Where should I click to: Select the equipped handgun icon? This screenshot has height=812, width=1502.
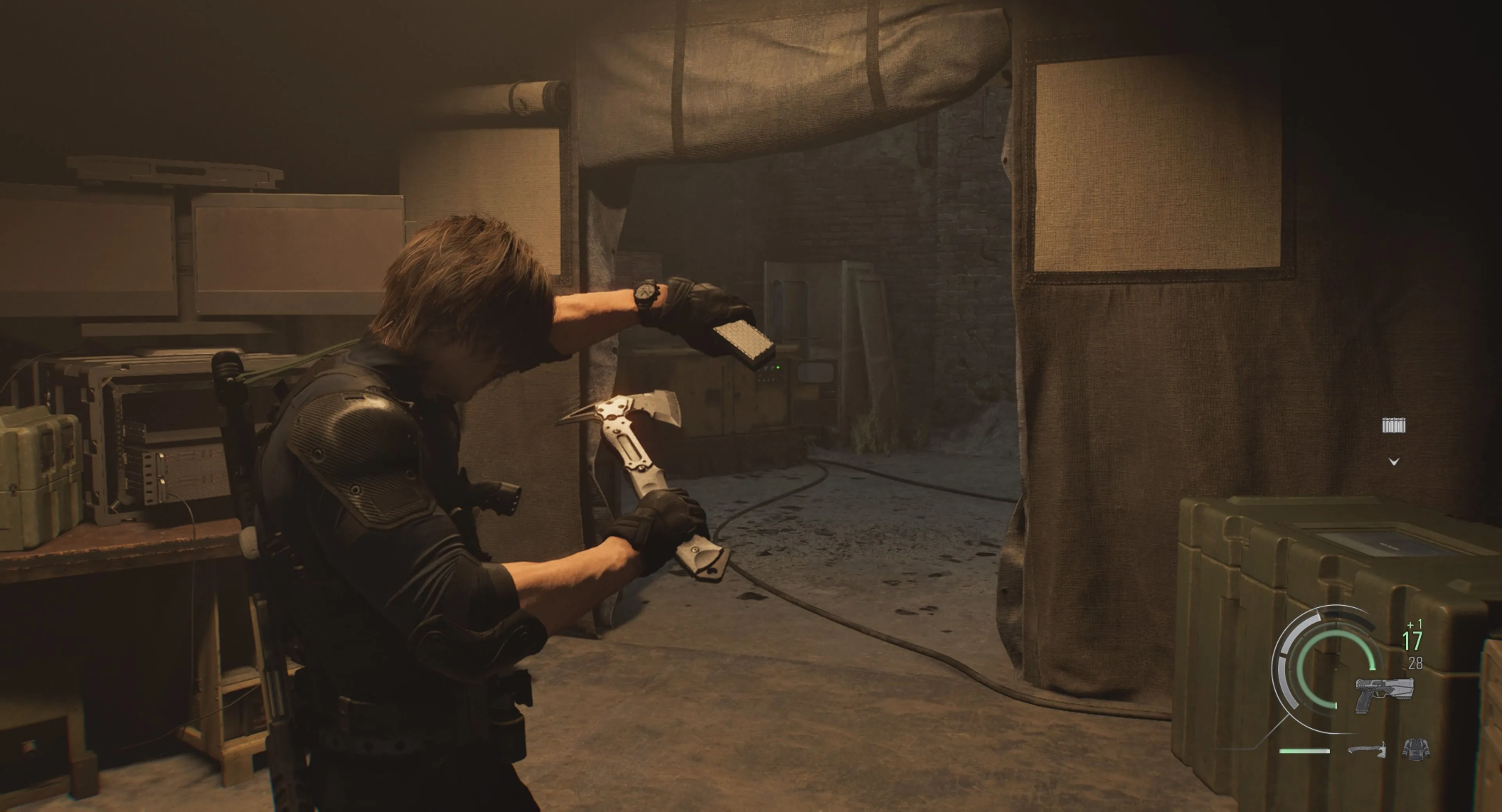point(1383,693)
